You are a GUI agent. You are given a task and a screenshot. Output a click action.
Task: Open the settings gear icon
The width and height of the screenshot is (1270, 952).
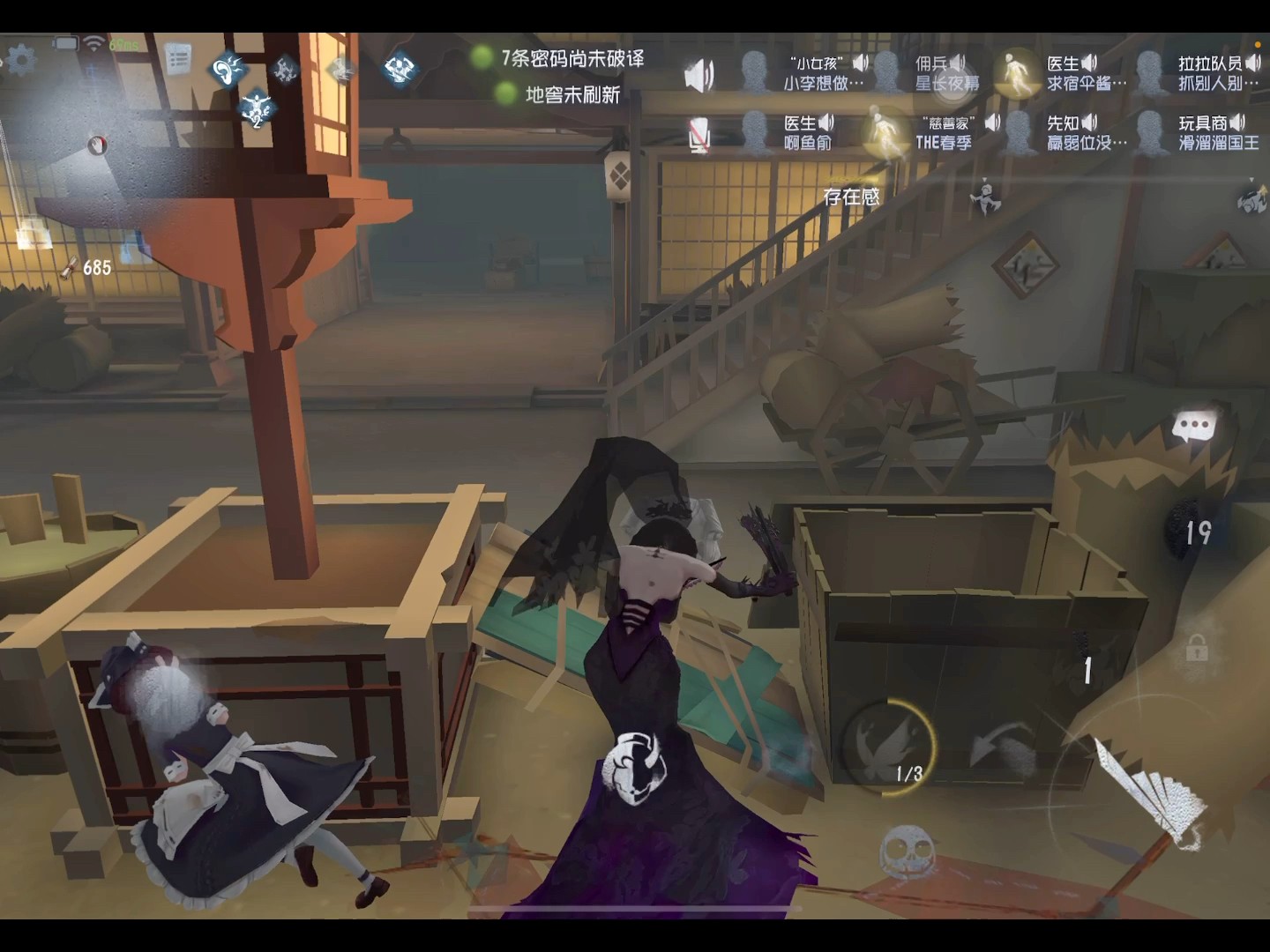point(22,58)
